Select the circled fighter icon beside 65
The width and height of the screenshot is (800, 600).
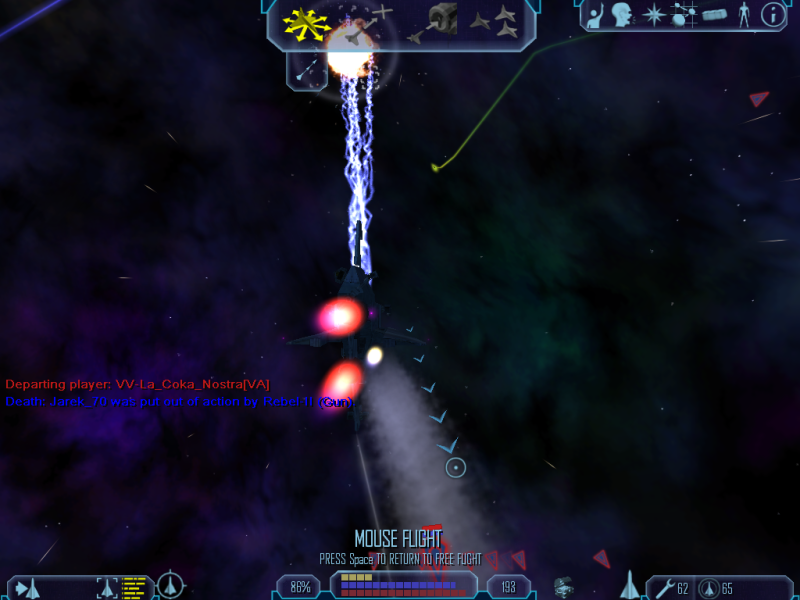708,587
